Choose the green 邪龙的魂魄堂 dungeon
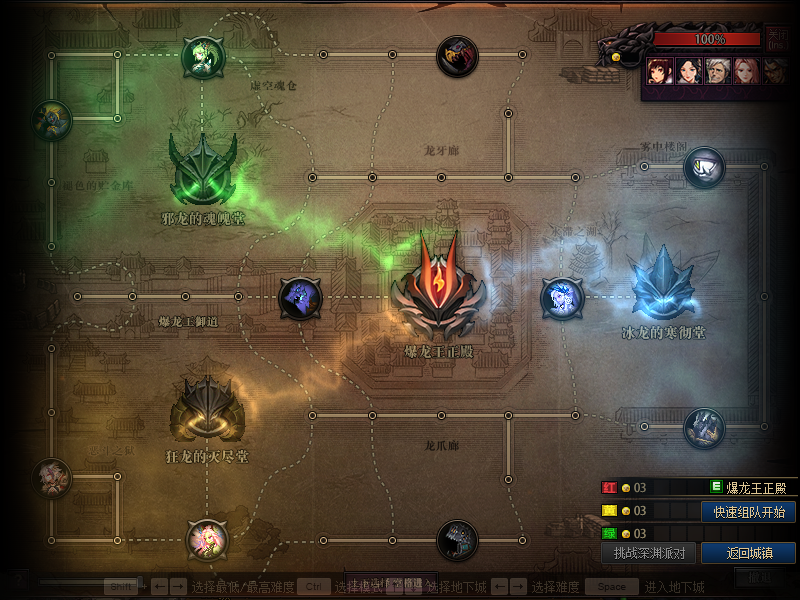800x600 pixels. (203, 168)
